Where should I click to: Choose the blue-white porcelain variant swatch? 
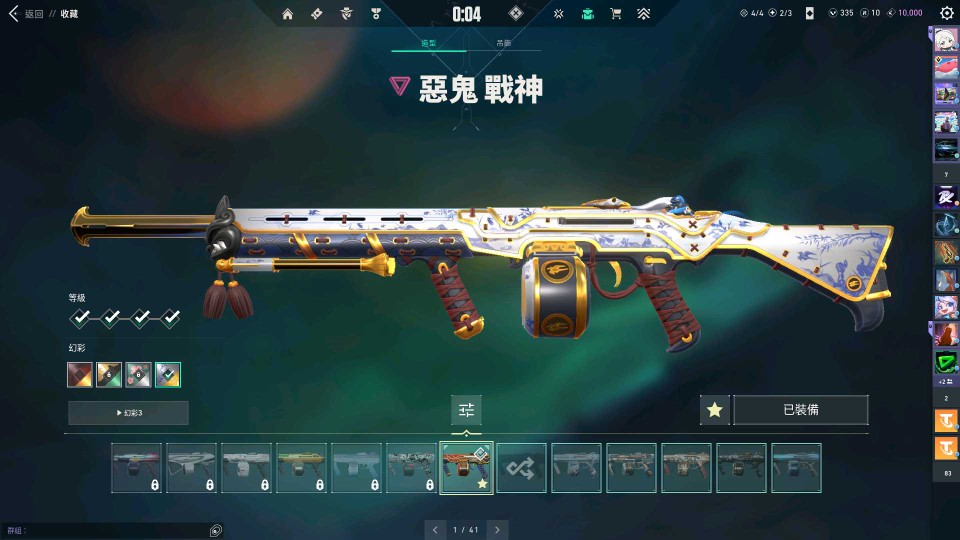pos(168,375)
